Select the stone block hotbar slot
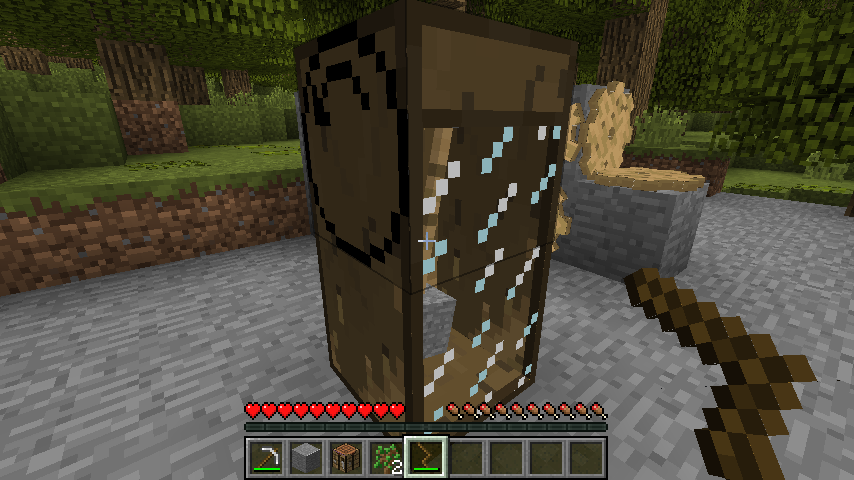Screen dimensions: 854x480 tap(305, 457)
